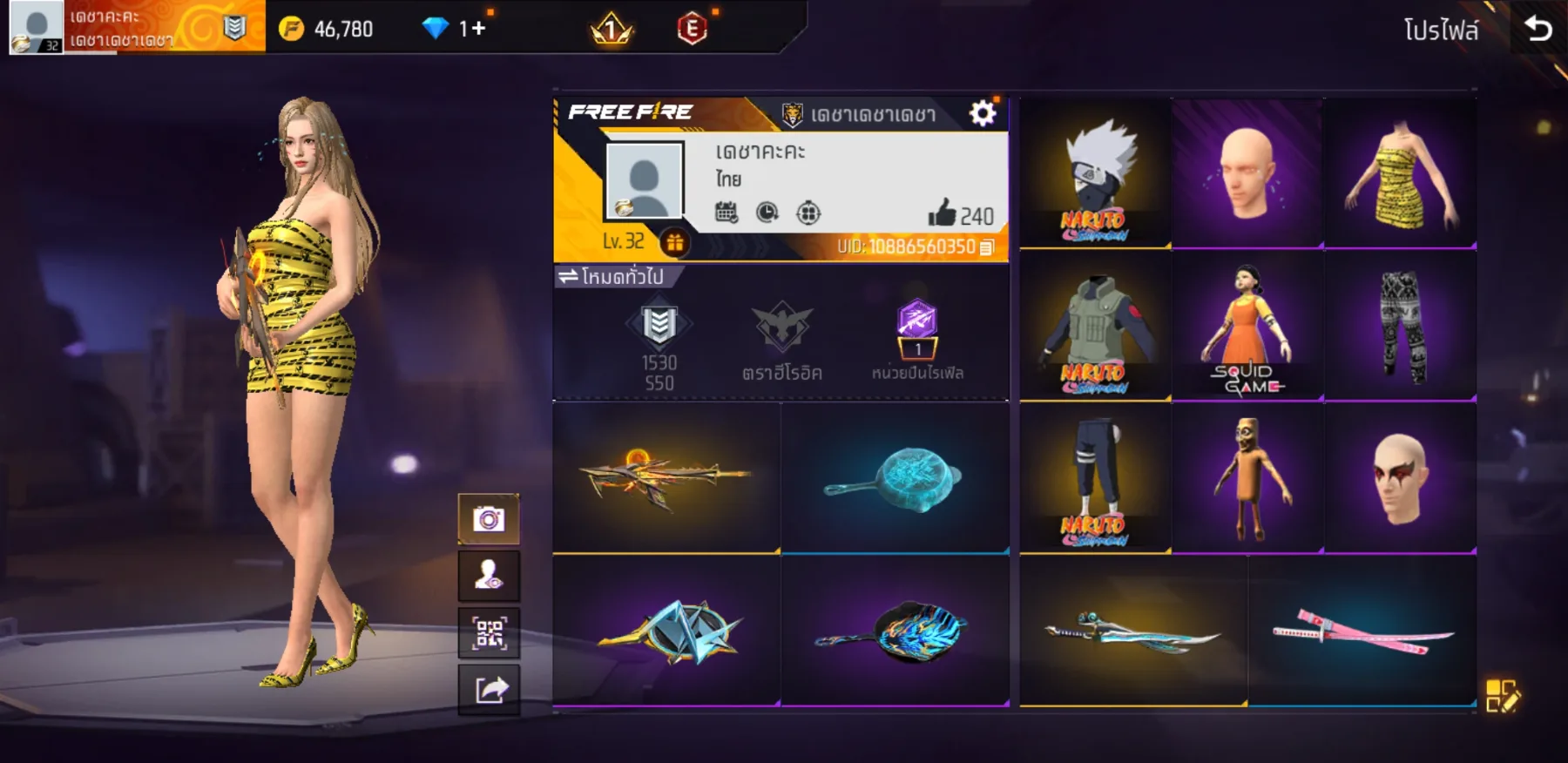Screen dimensions: 1568x763
Task: Click the gift icon next to Lv. 32
Action: [675, 243]
